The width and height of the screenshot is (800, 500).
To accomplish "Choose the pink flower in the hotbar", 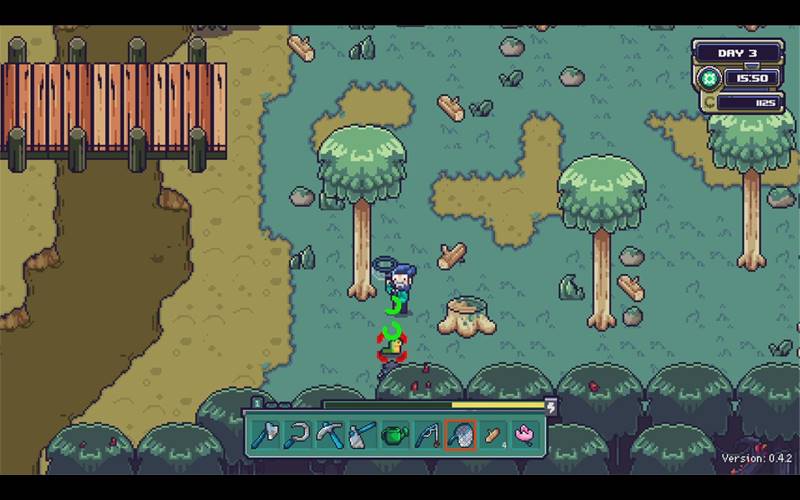I will click(x=525, y=435).
